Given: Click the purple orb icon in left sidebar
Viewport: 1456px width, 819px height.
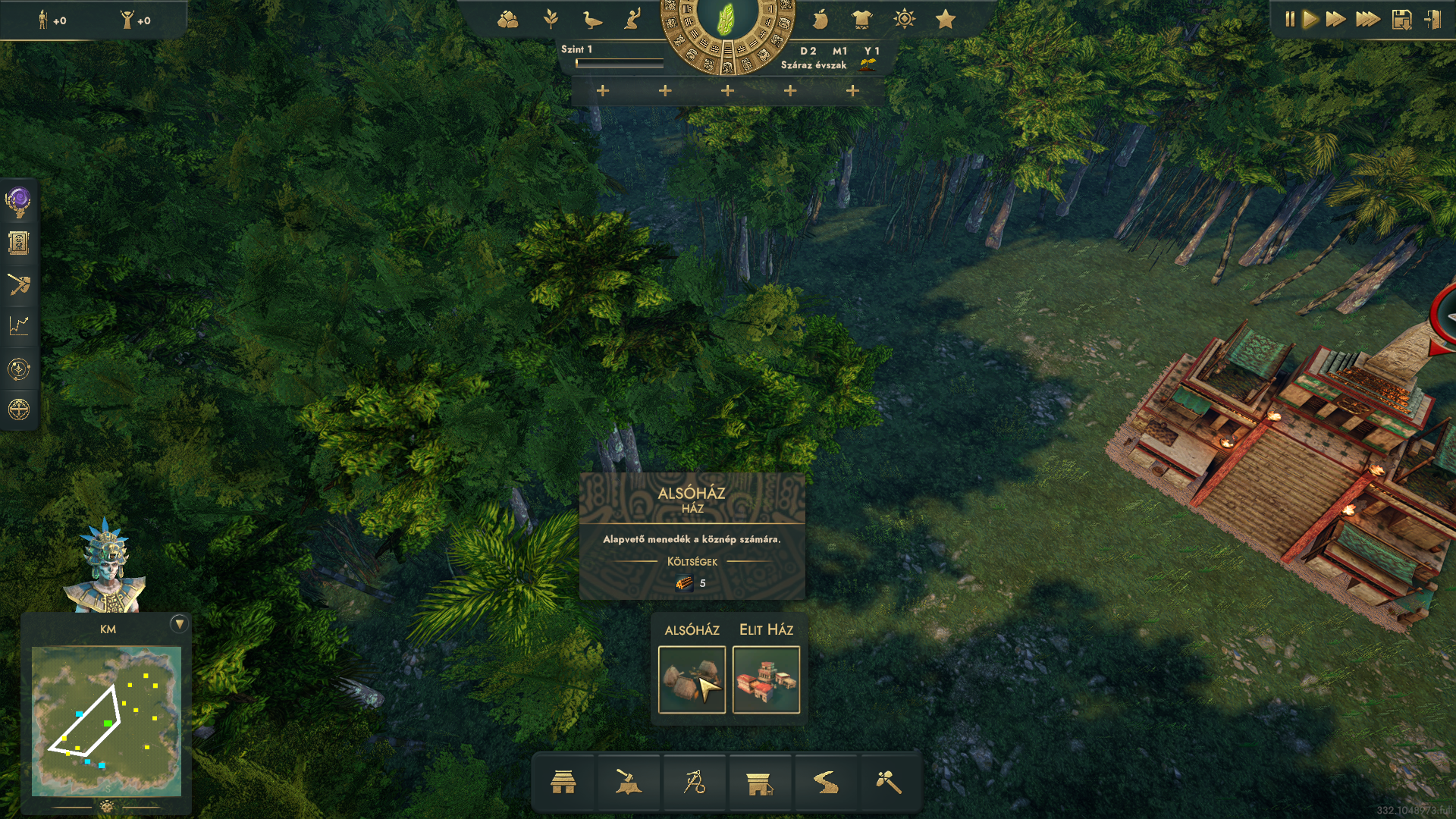Looking at the screenshot, I should tap(18, 202).
